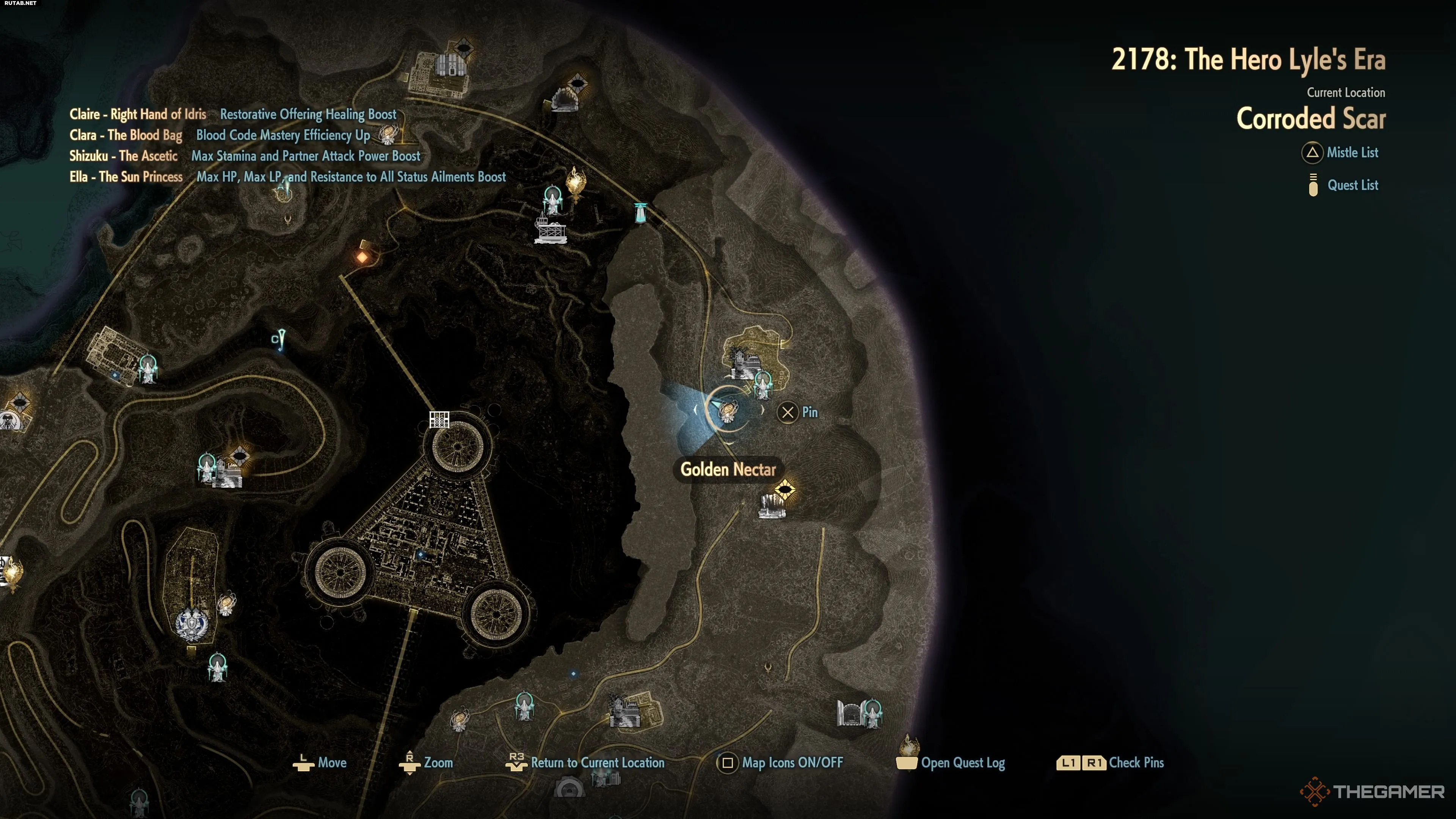
Task: Pick the bright gold eye marker below Golden Nectar
Action: [x=784, y=490]
